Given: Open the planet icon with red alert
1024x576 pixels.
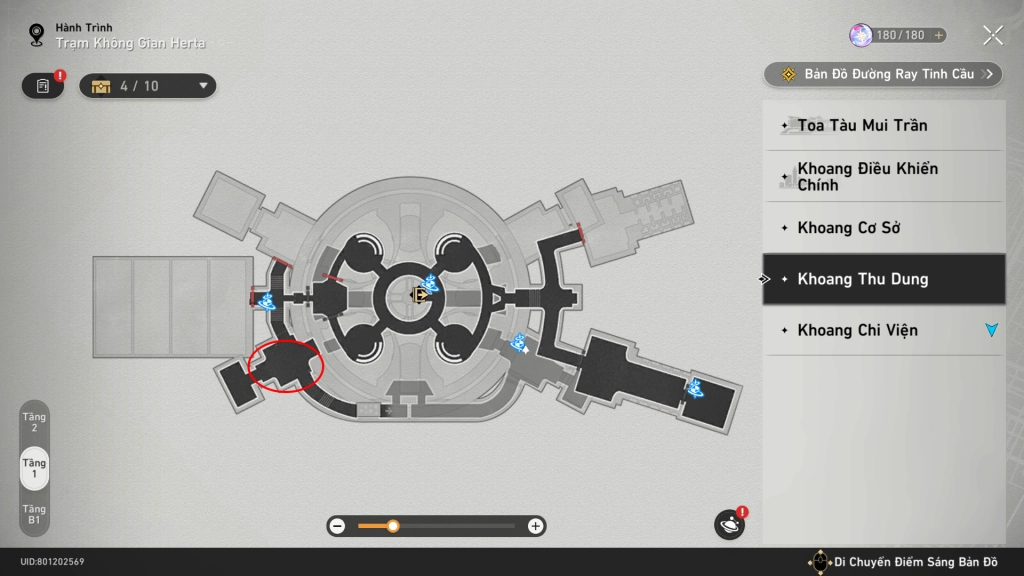Looking at the screenshot, I should click(729, 524).
